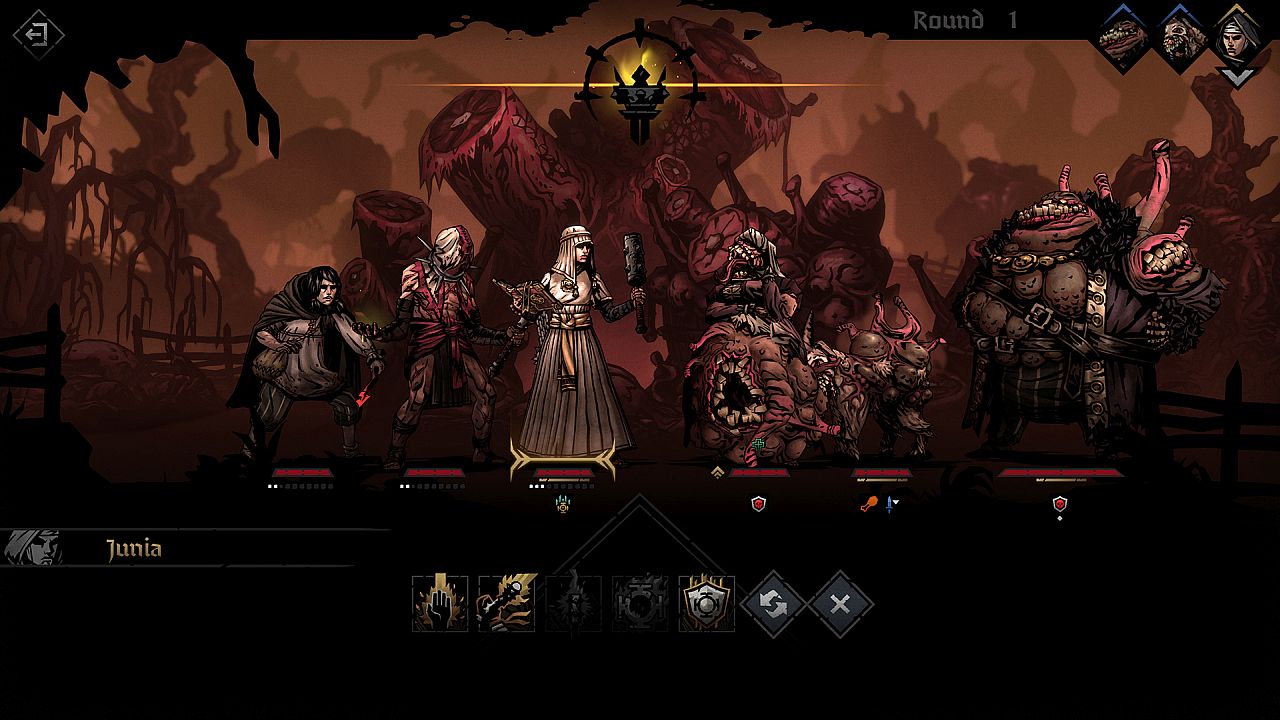Cancel skill selection with the X button
This screenshot has width=1280, height=720.
coord(840,603)
